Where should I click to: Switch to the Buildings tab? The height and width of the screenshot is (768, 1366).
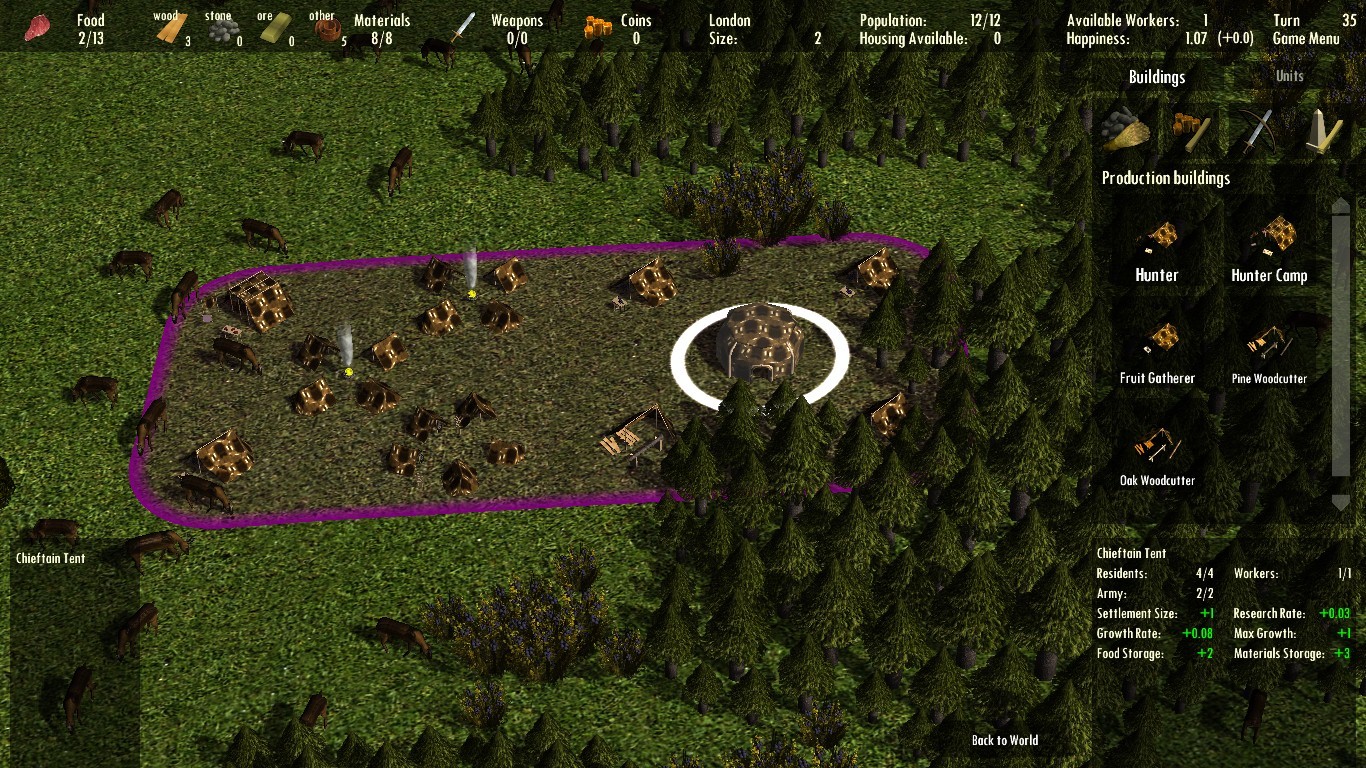(1157, 76)
